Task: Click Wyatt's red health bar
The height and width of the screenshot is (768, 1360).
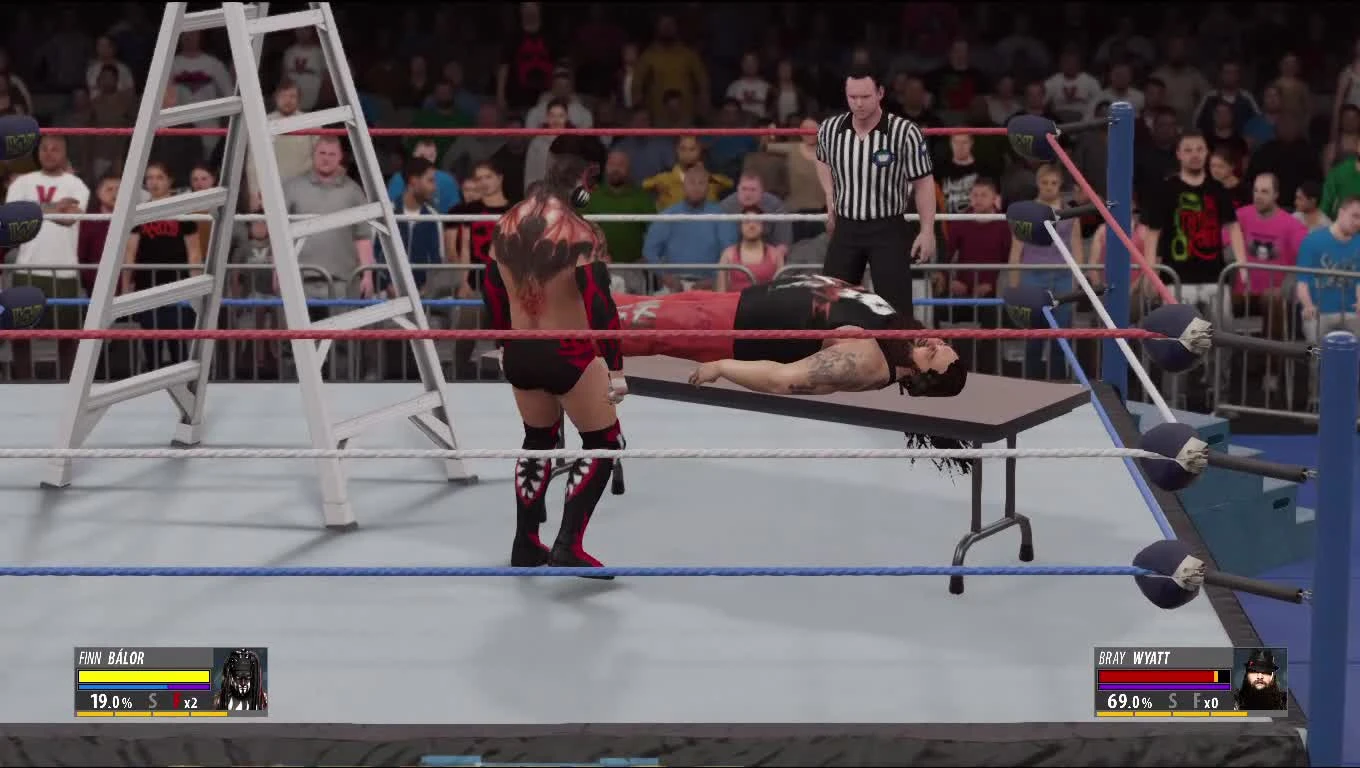Action: point(1155,676)
